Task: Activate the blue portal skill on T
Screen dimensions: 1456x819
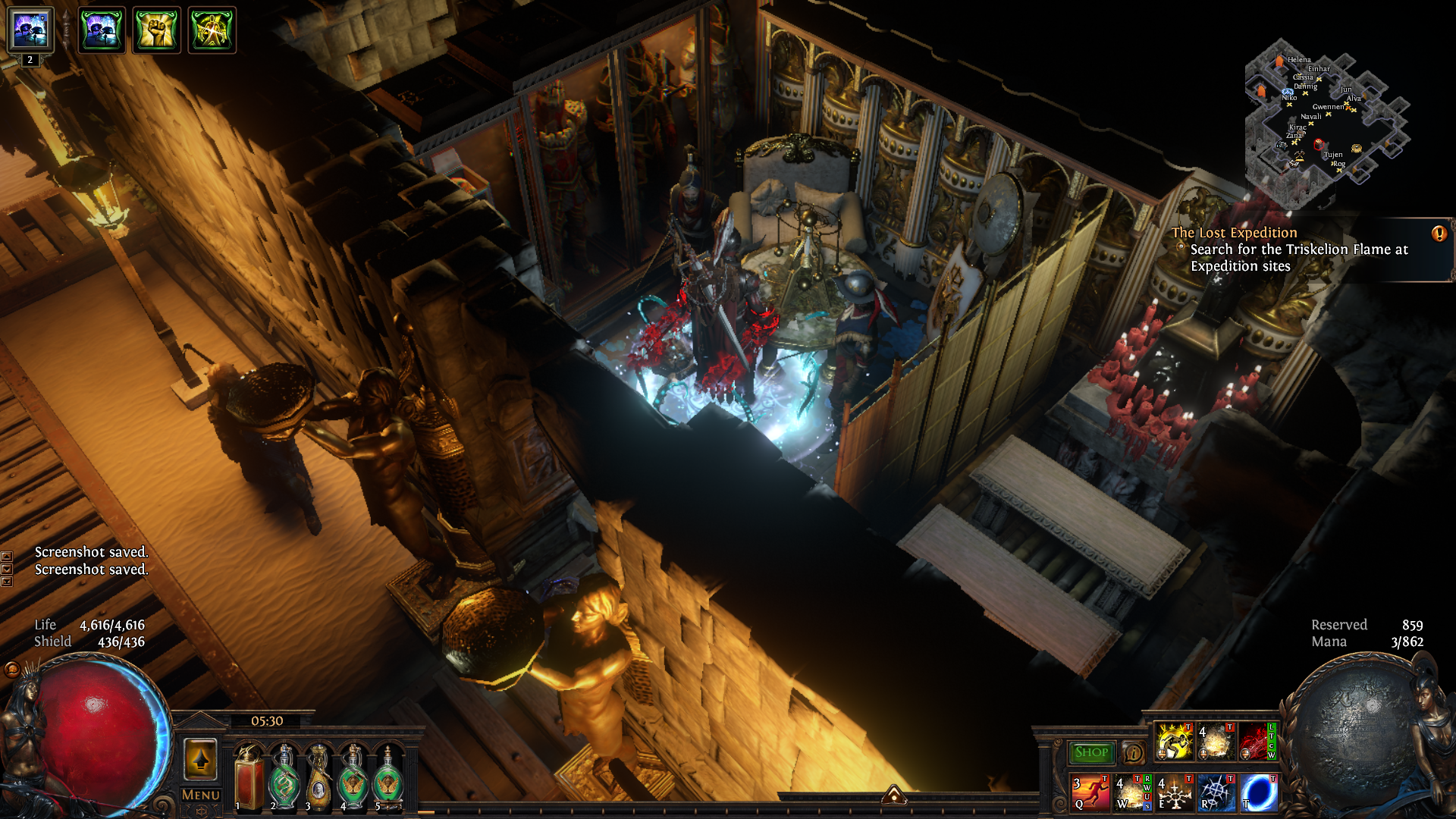Action: pos(1259,792)
